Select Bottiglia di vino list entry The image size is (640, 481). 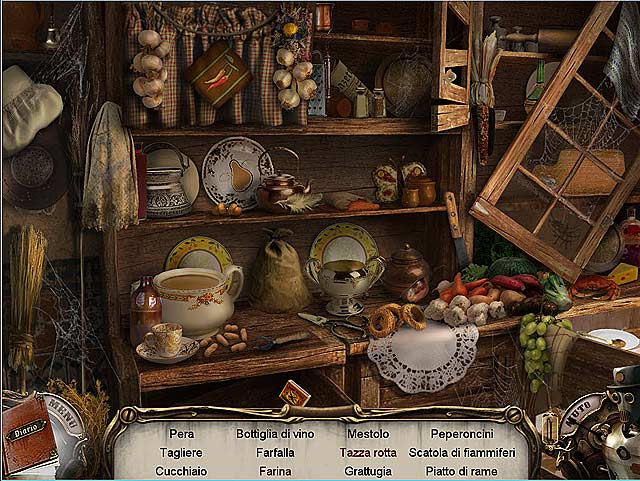click(275, 434)
